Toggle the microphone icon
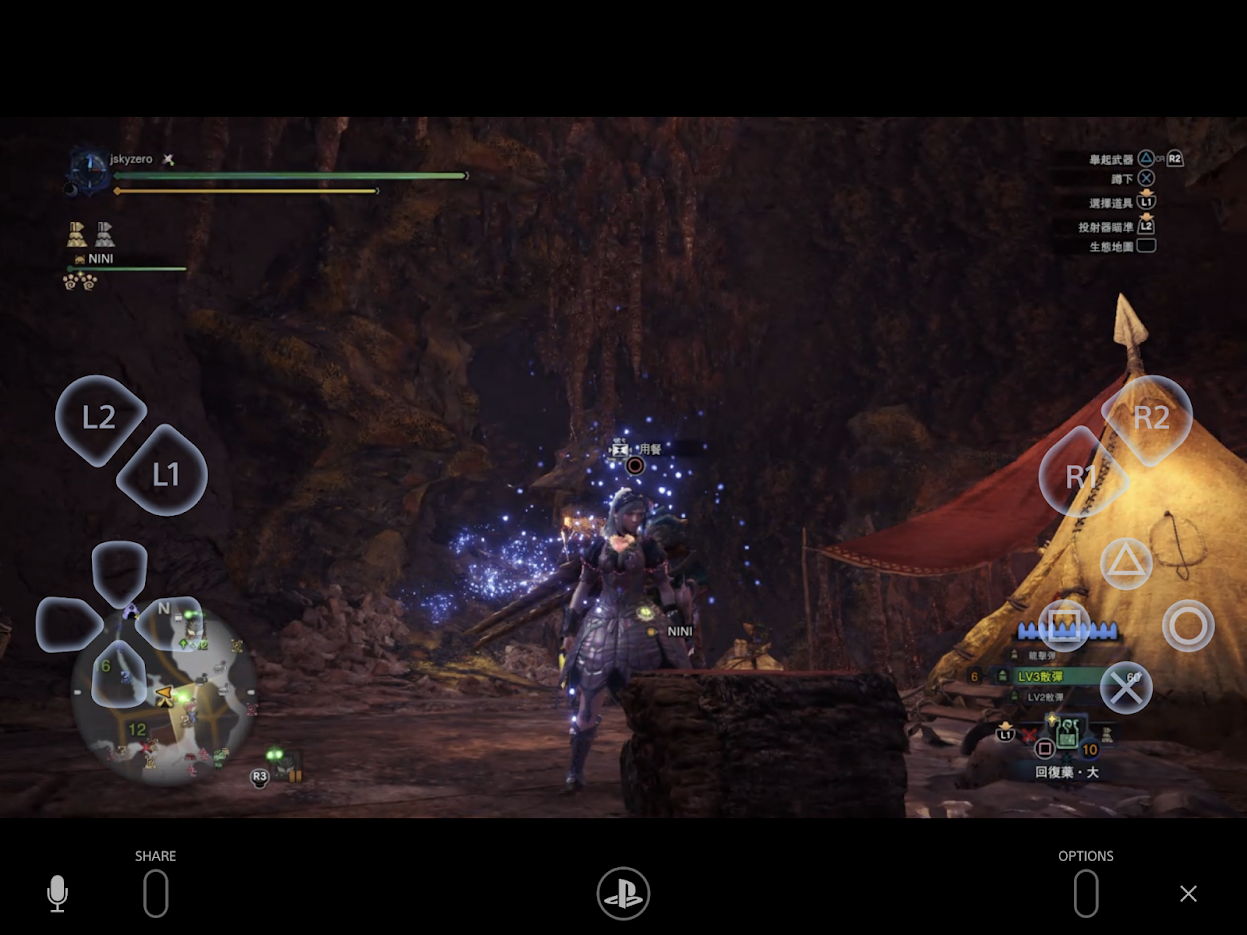Screen dimensions: 1247x935 [58, 893]
